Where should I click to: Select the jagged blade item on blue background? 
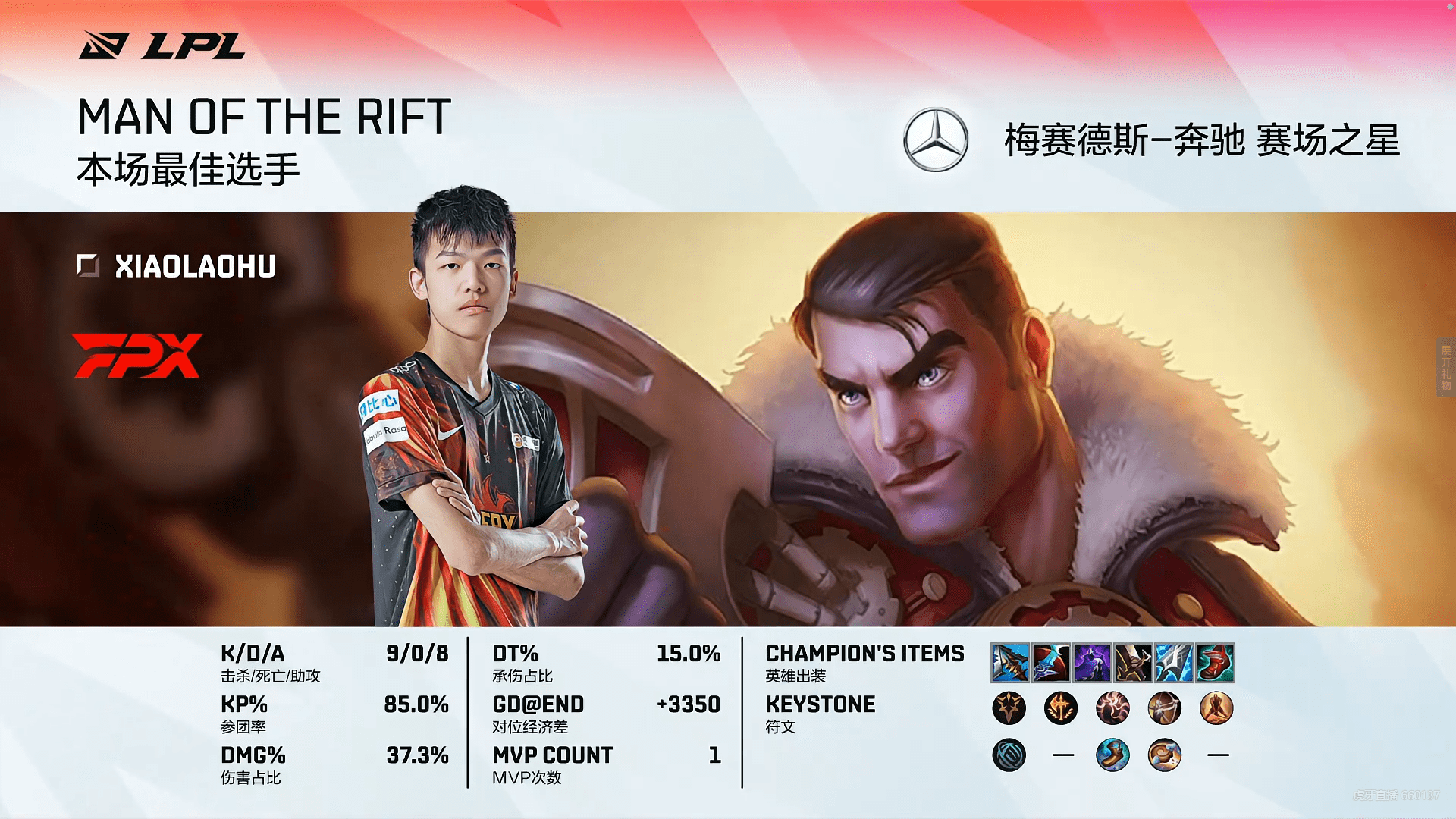[x=1009, y=662]
